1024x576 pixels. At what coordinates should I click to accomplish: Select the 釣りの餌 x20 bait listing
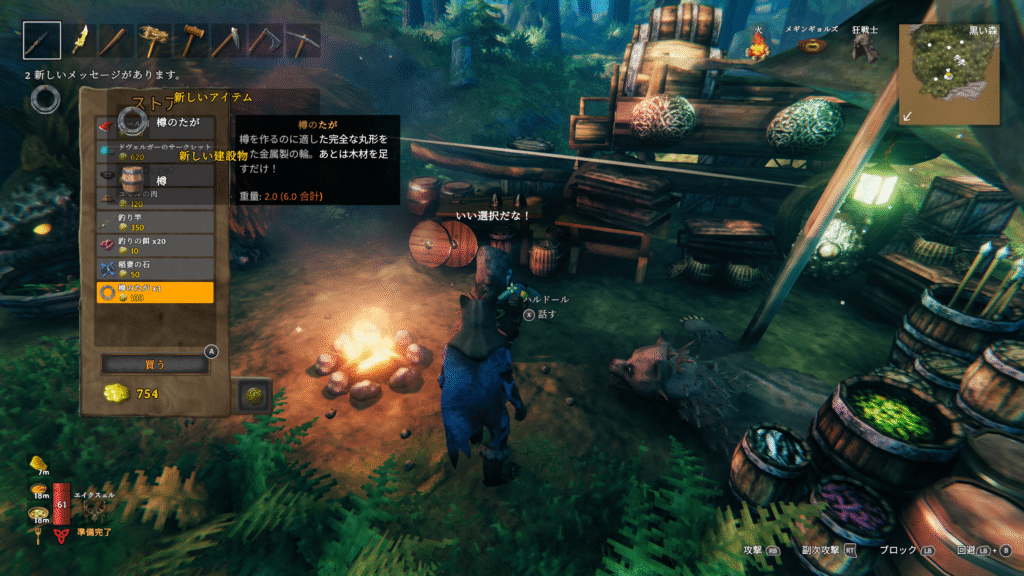coord(155,244)
